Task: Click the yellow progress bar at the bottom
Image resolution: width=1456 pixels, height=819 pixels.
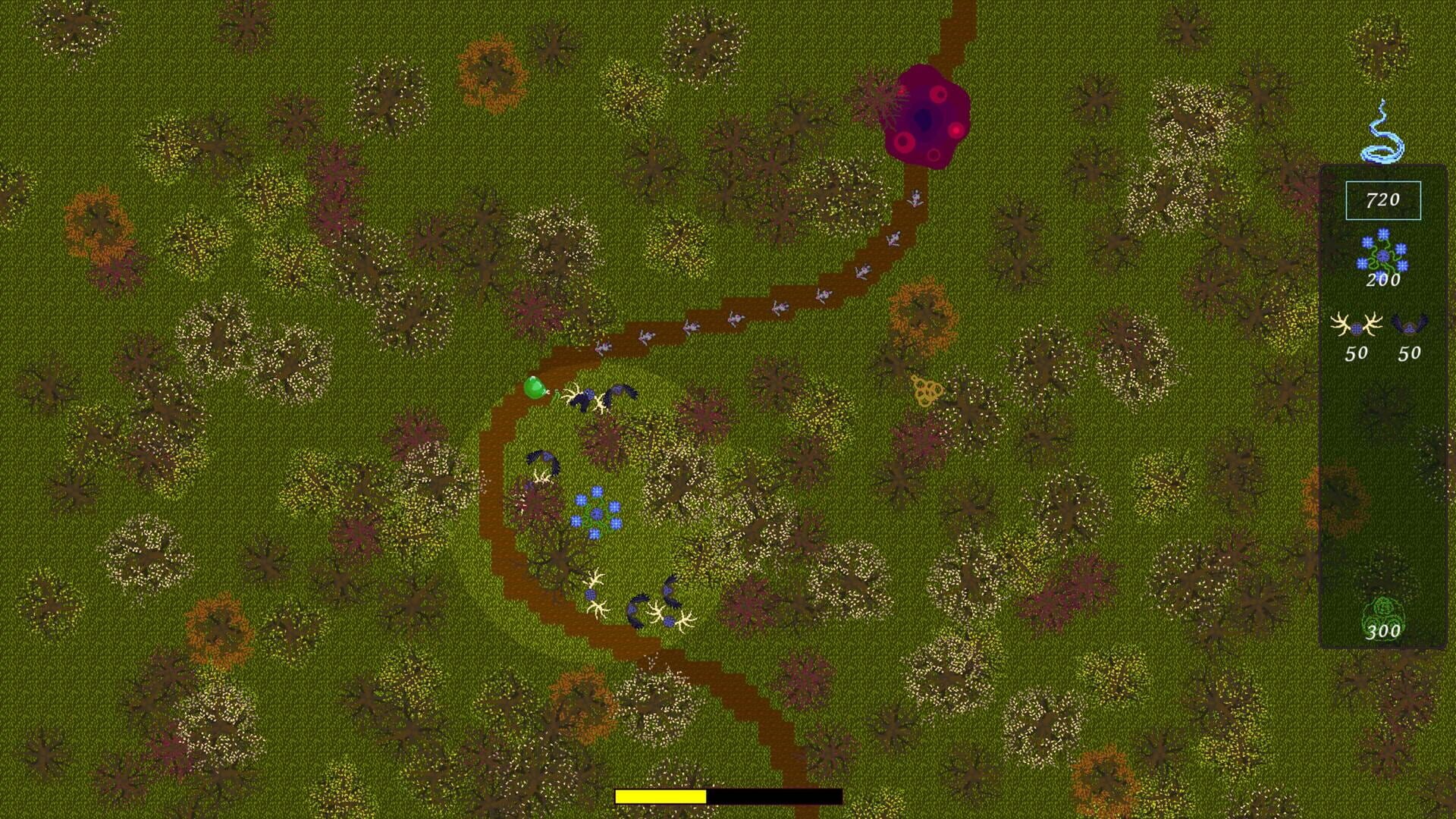Action: tap(660, 796)
